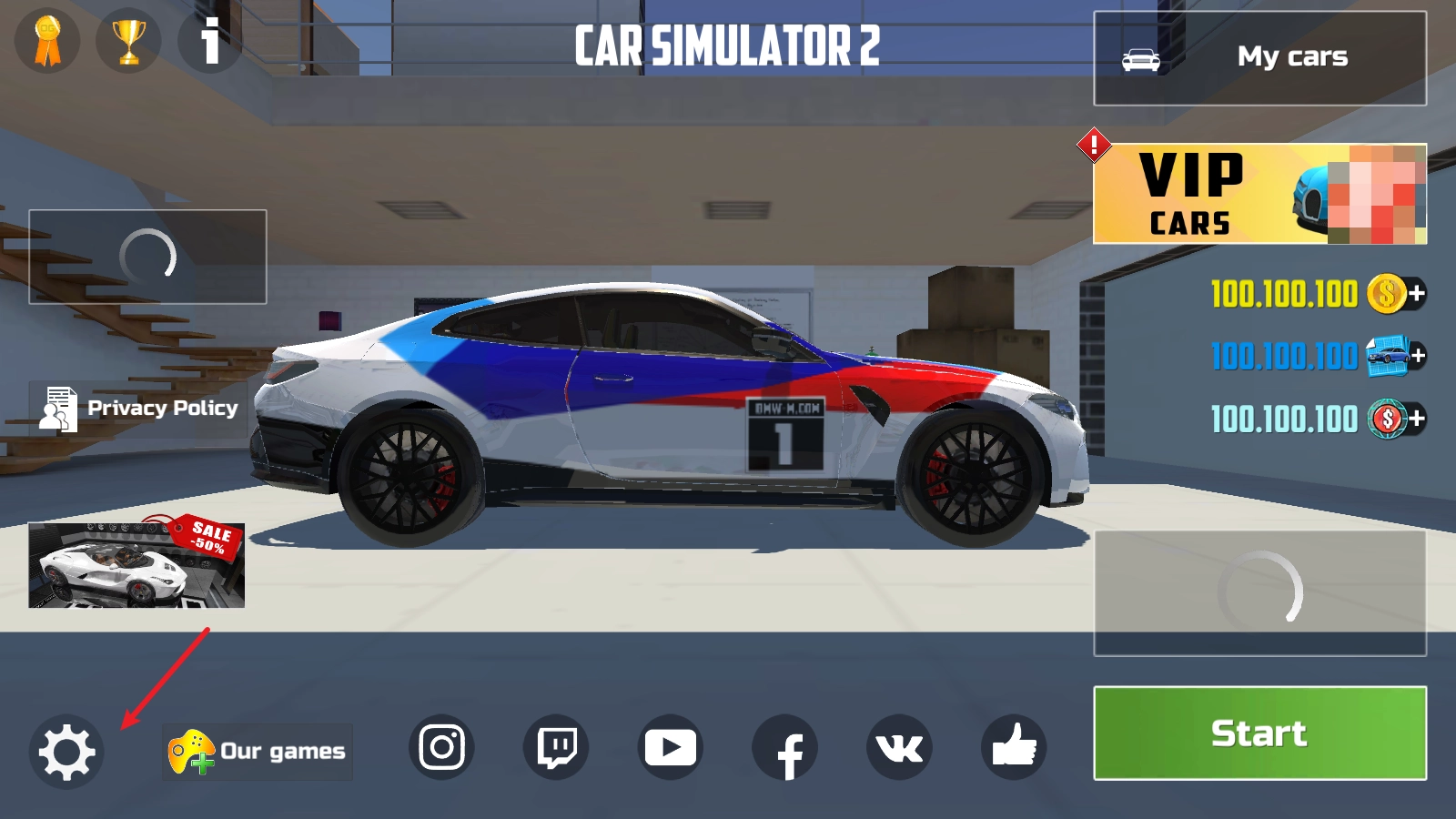Viewport: 1456px width, 819px height.
Task: Visit the Instagram page
Action: pos(441,748)
